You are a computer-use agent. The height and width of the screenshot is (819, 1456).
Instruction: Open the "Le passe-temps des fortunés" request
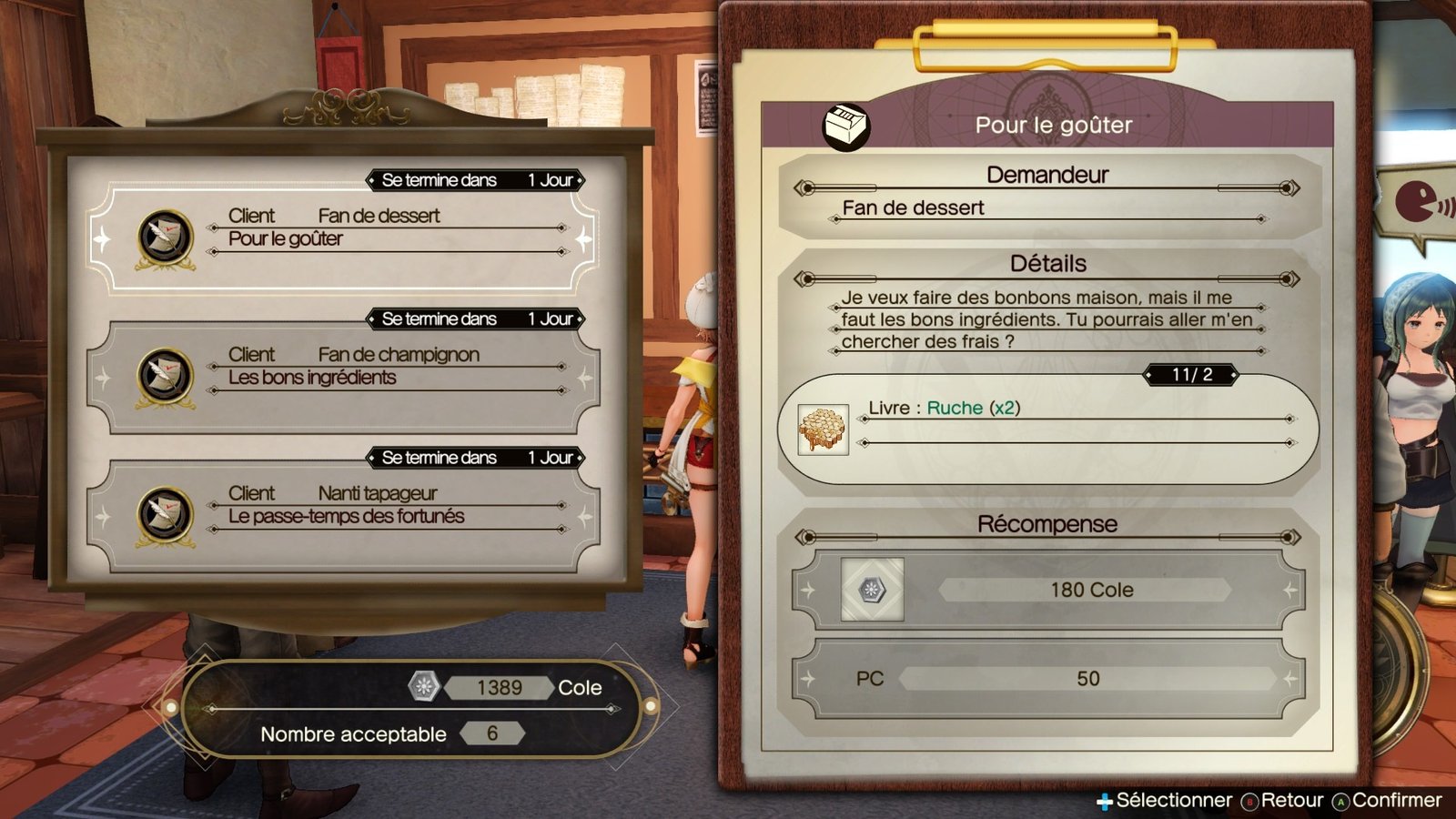coord(343,515)
